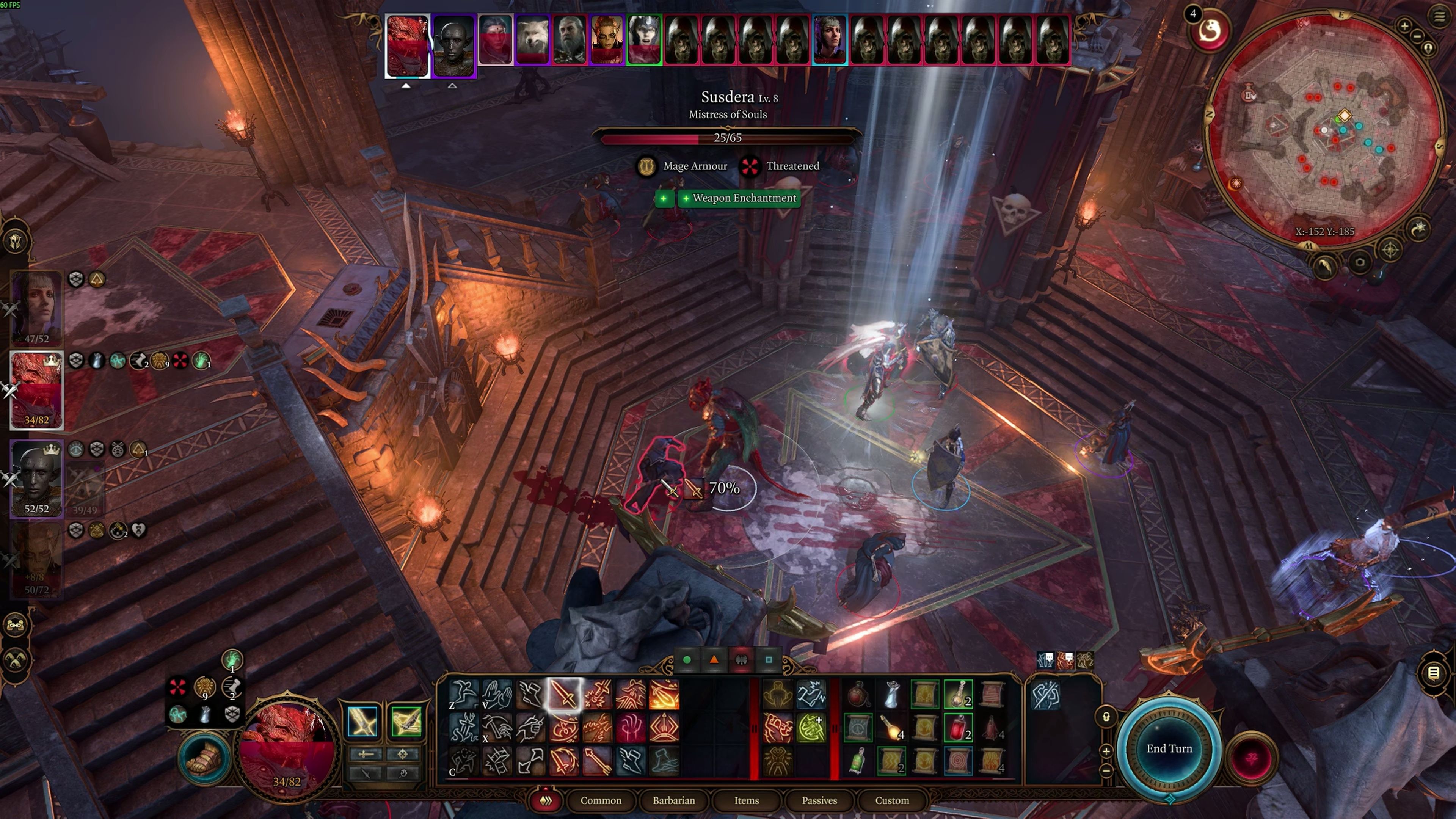
Task: Zoom in the minimap
Action: click(1404, 25)
